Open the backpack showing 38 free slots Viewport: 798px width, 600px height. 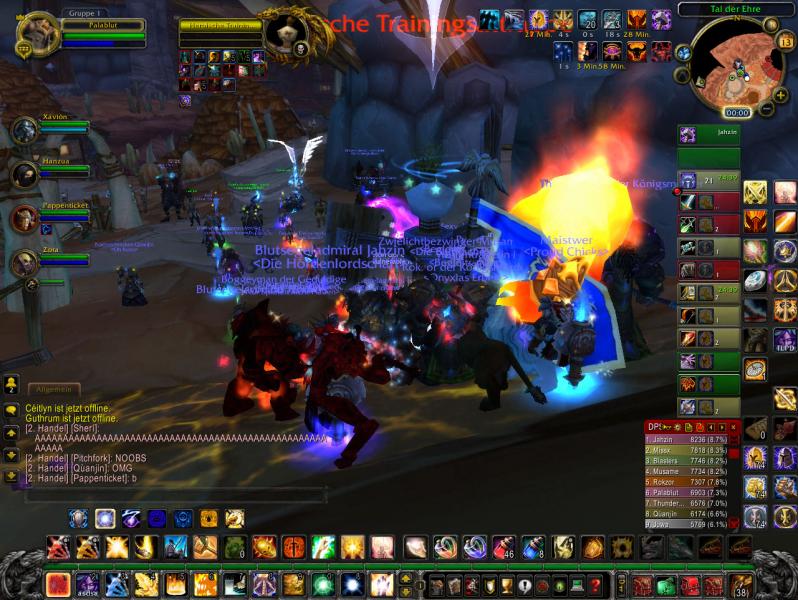click(x=741, y=585)
